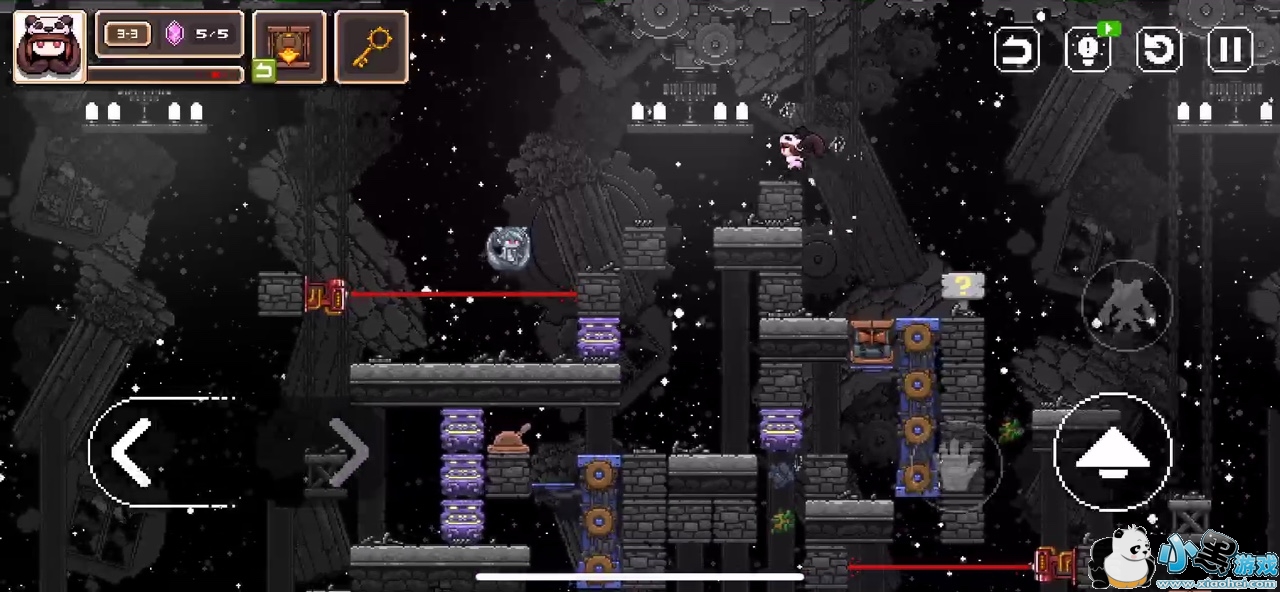1280x592 pixels.
Task: Click the green swap icon
Action: point(263,70)
